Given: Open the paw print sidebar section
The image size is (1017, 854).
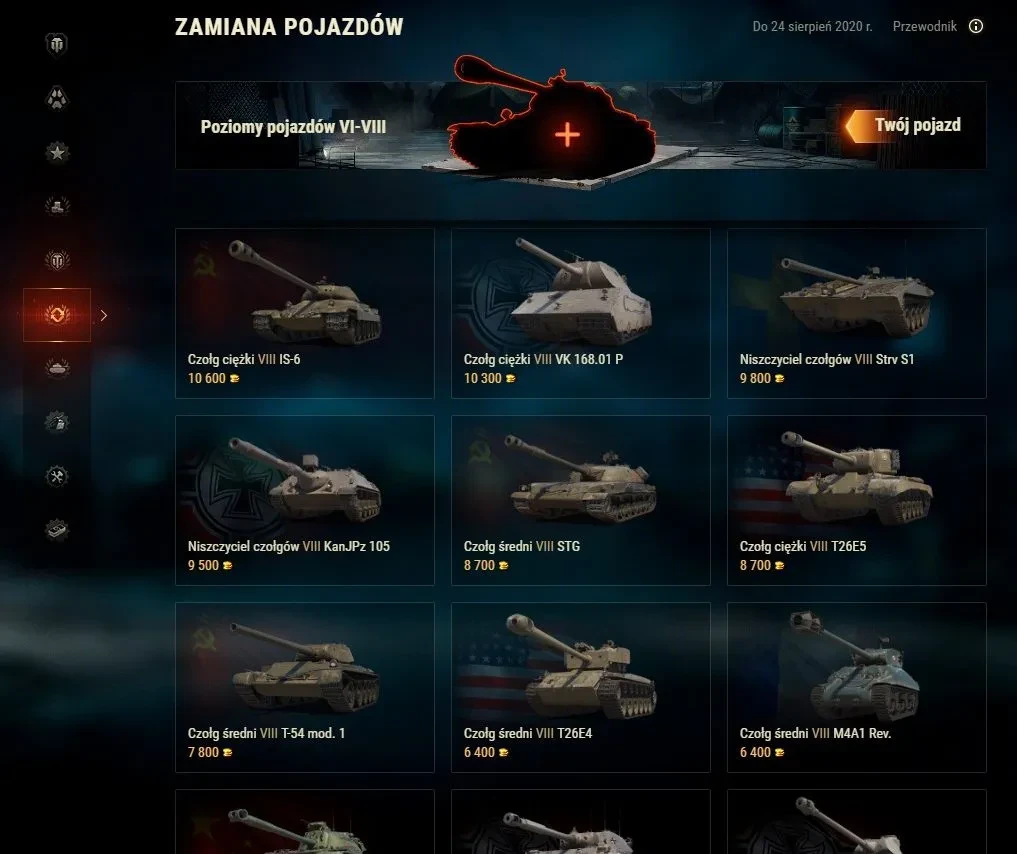Looking at the screenshot, I should tap(57, 98).
